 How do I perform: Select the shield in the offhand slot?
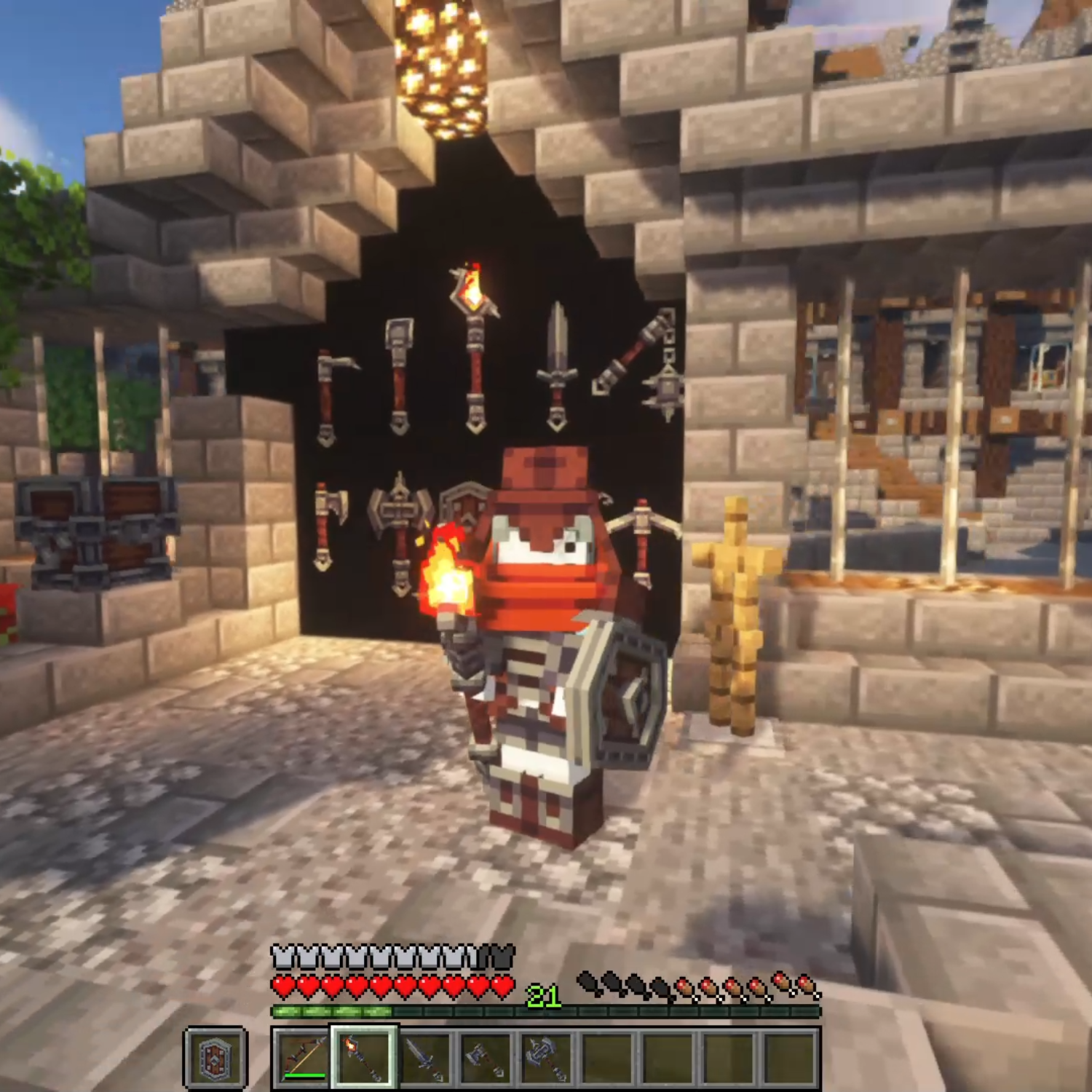[215, 1056]
